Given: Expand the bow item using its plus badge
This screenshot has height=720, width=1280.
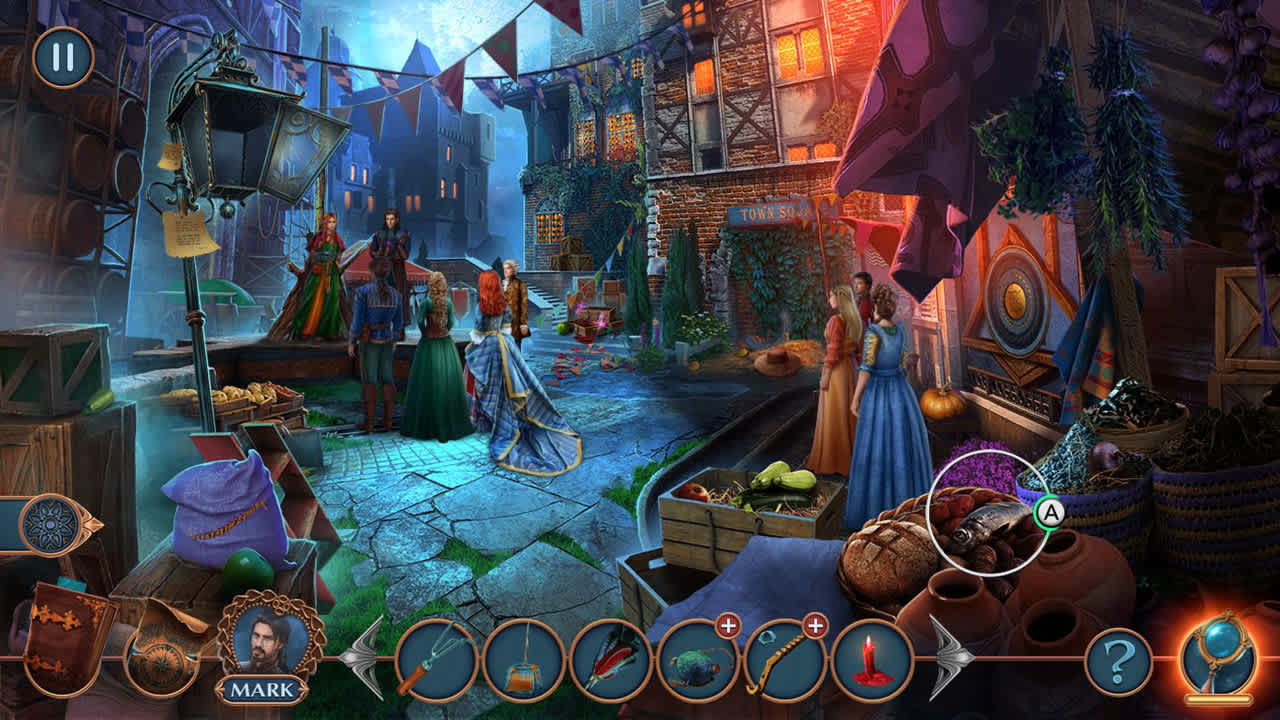Looking at the screenshot, I should pyautogui.click(x=817, y=627).
